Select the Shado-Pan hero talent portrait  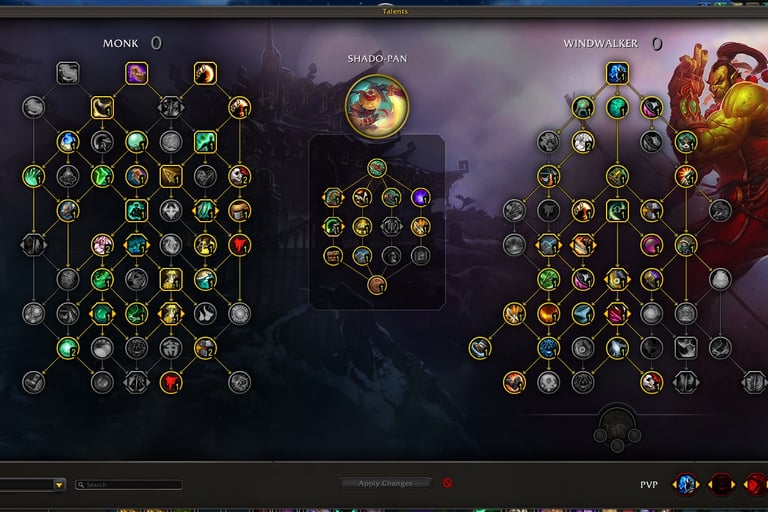pyautogui.click(x=377, y=104)
